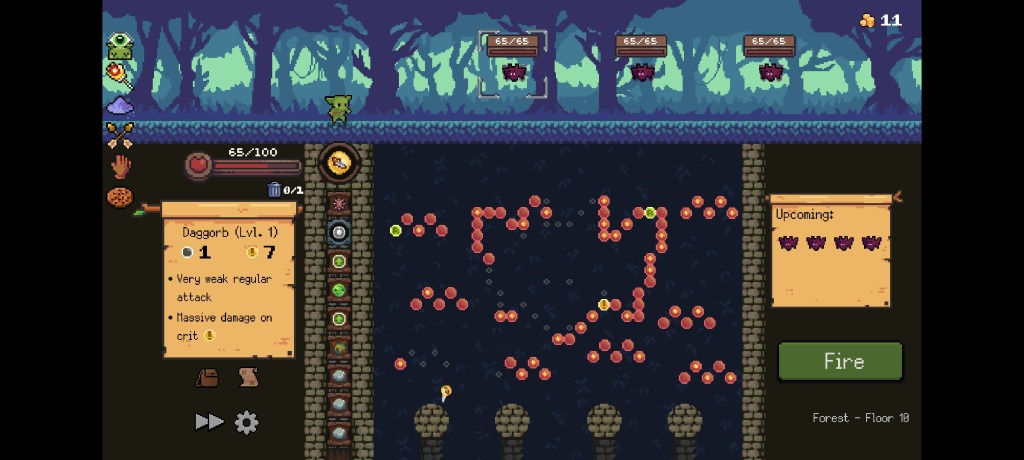Select the current Daggorb in the launcher
Screen dimensions: 1024x460
pos(339,163)
